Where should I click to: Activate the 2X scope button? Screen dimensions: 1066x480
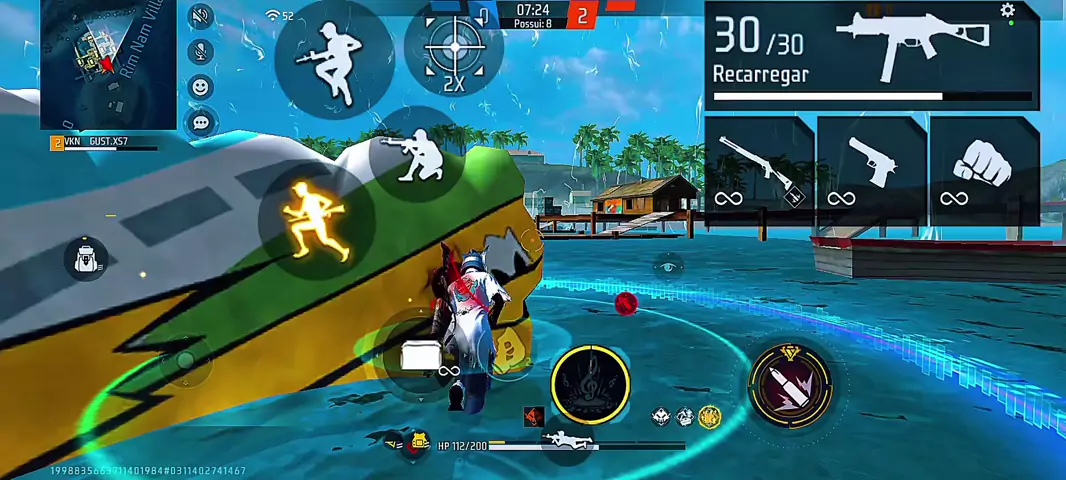pos(454,52)
